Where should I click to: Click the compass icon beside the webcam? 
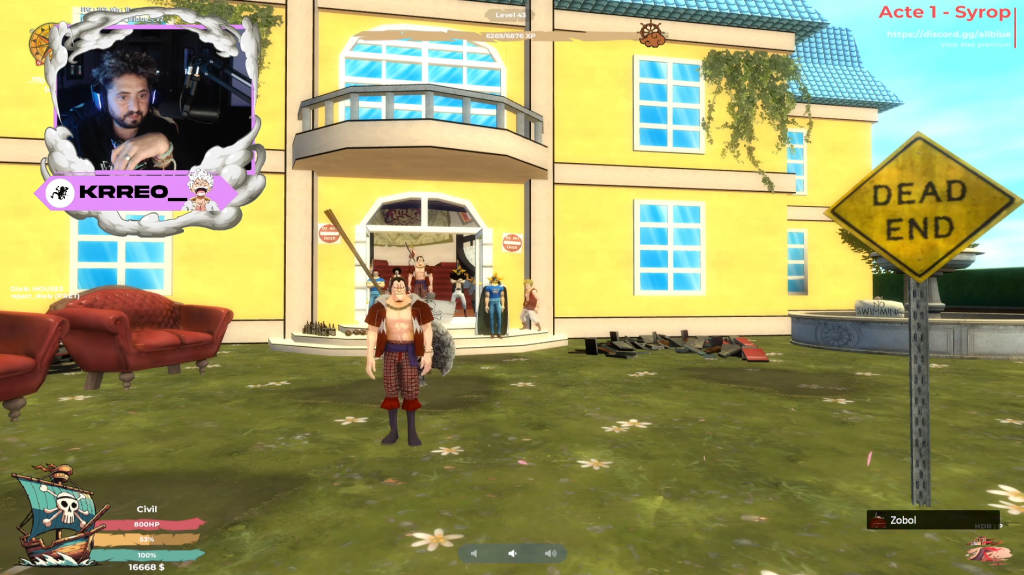(46, 43)
